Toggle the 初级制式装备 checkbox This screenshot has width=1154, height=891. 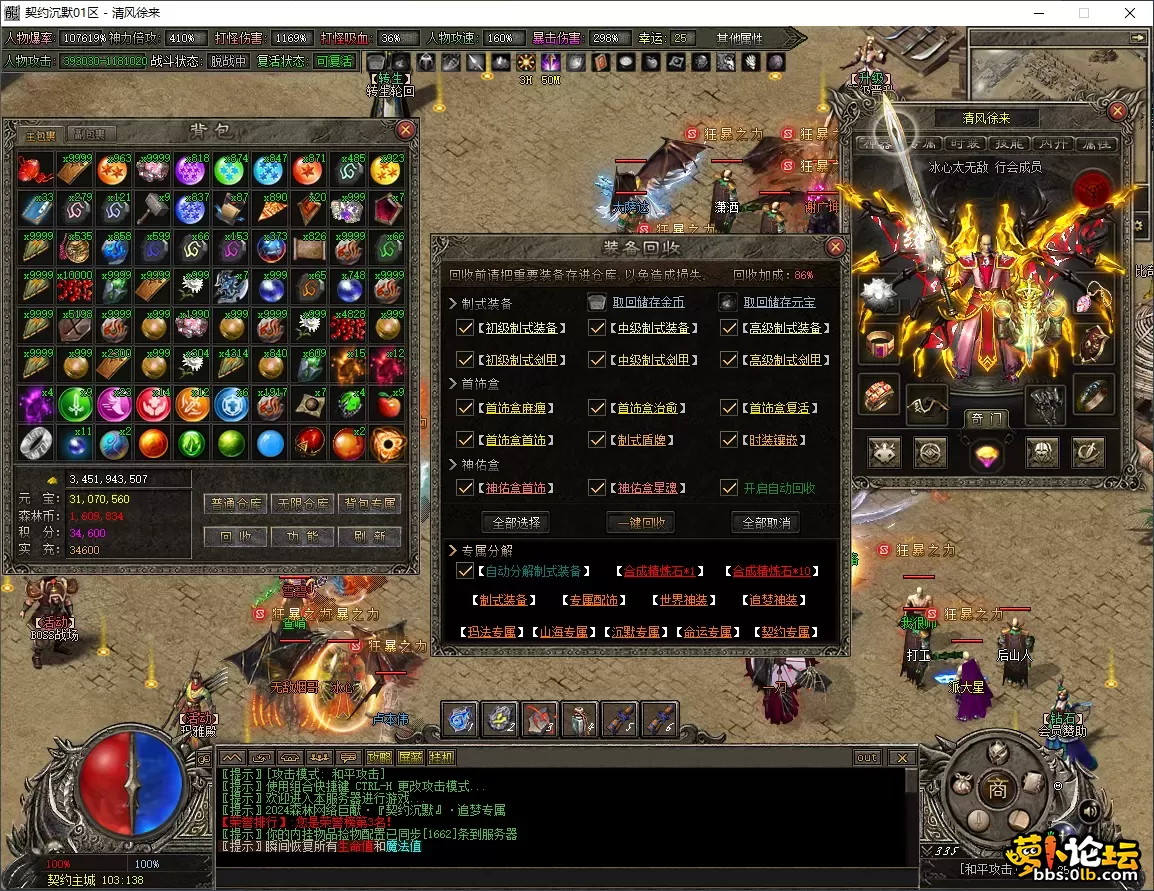[465, 328]
